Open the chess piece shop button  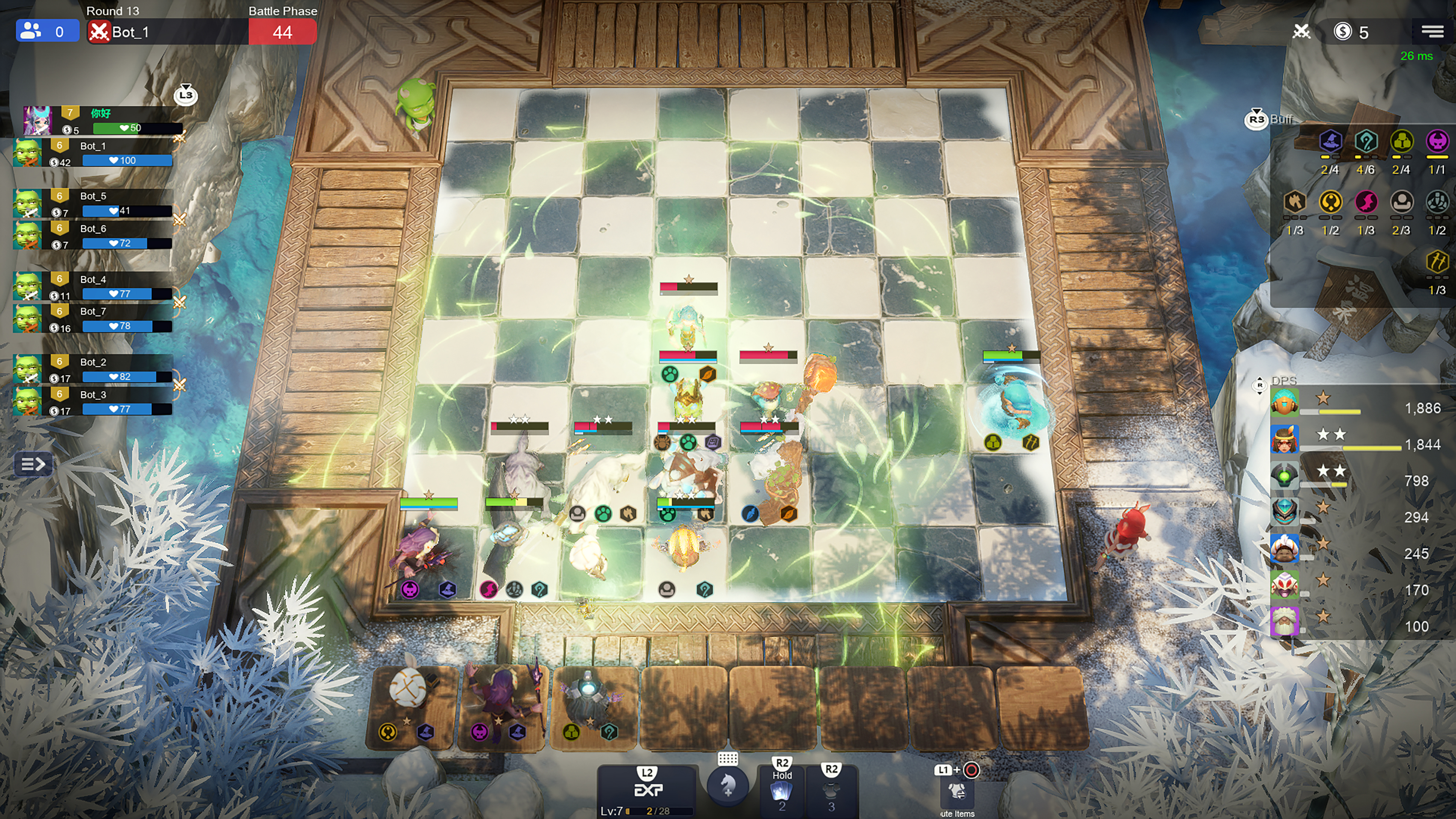coord(728,785)
